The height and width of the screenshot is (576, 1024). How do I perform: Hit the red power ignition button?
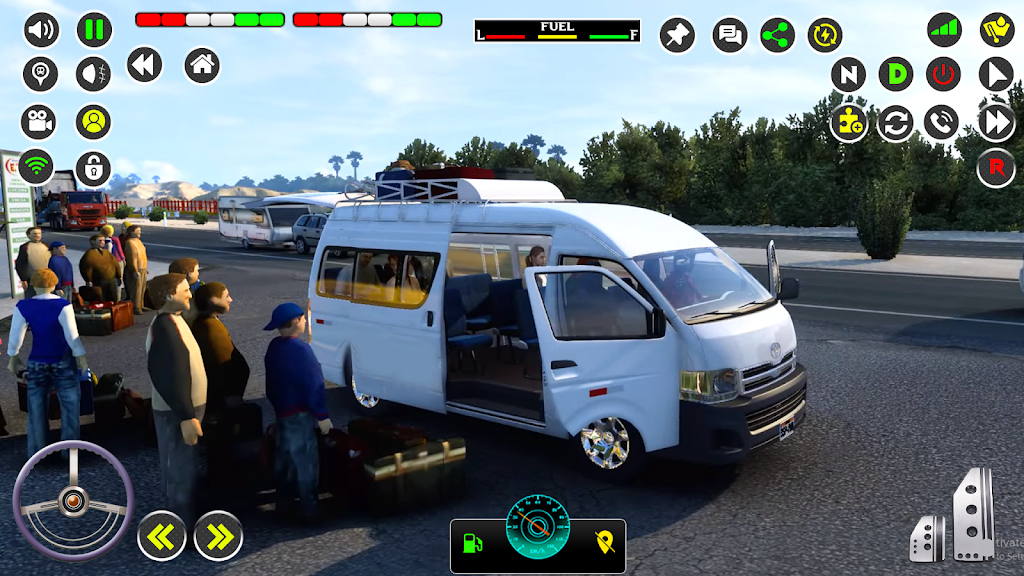[943, 74]
